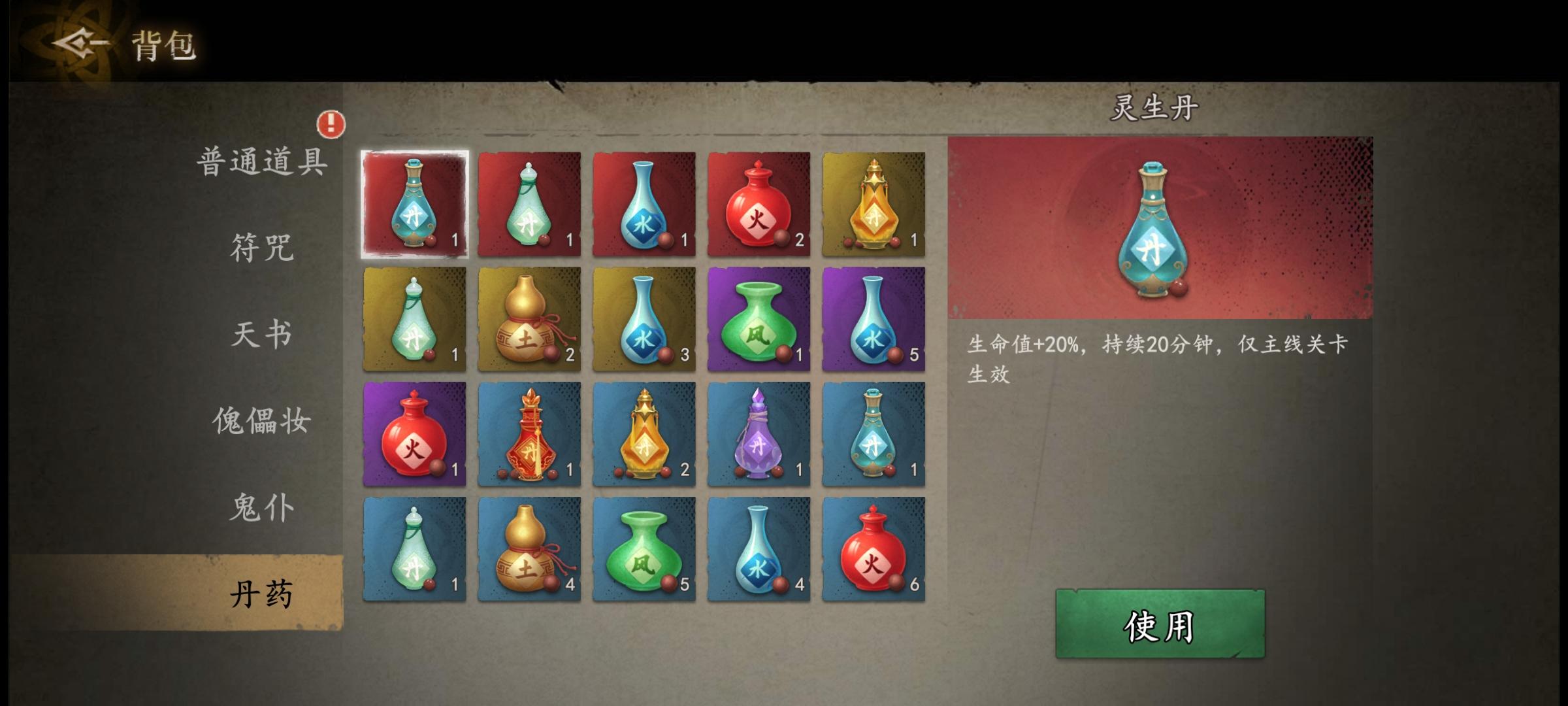Click the red exclamation badge near 普通道具
Screen dimensions: 1568x706
332,124
